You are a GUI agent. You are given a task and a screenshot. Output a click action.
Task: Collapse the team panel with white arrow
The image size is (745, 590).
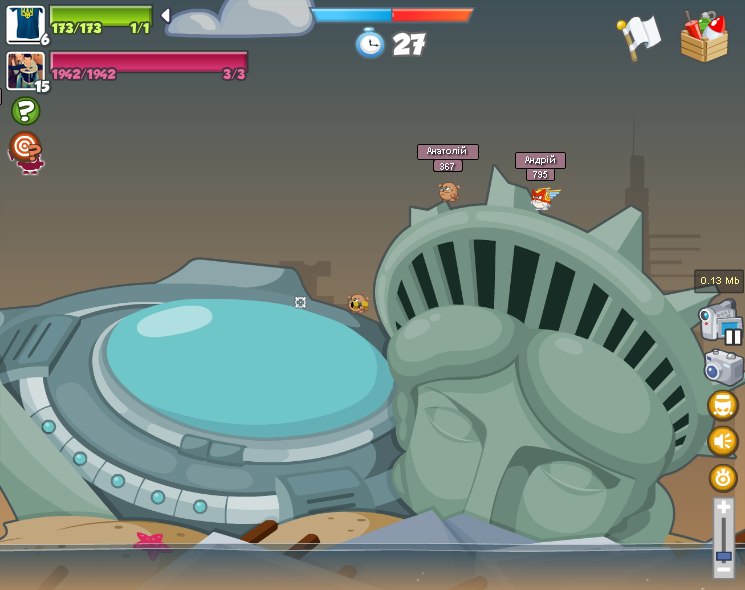click(x=165, y=15)
